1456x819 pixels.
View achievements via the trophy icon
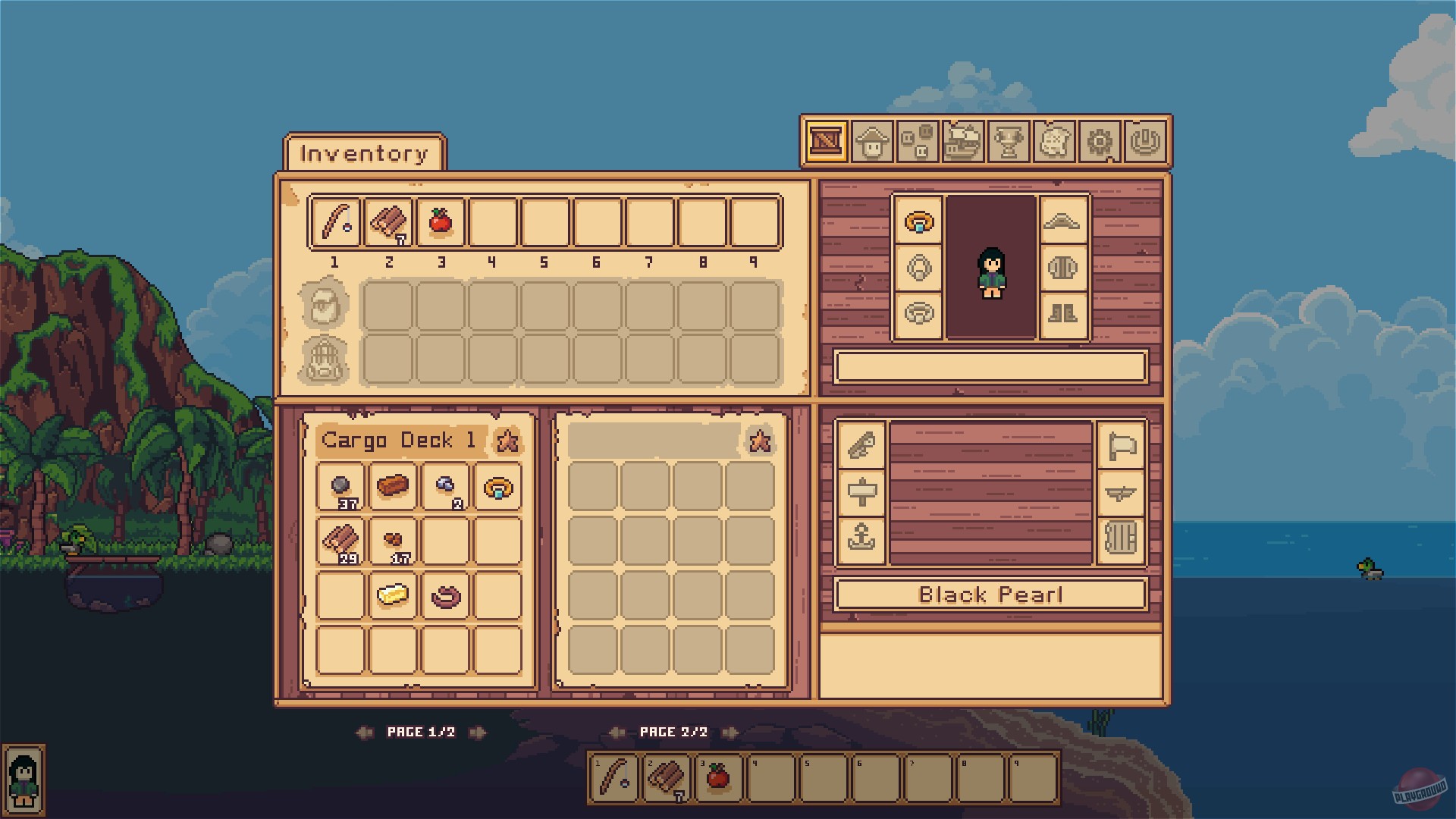click(x=1009, y=140)
